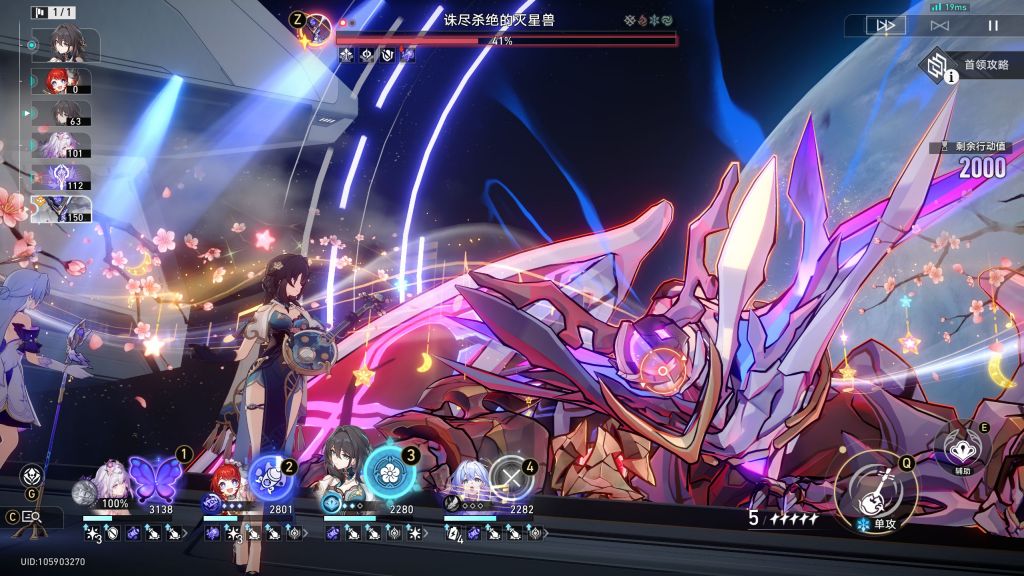This screenshot has width=1024, height=576.
Task: Enable auto-battle mode
Action: click(x=940, y=26)
